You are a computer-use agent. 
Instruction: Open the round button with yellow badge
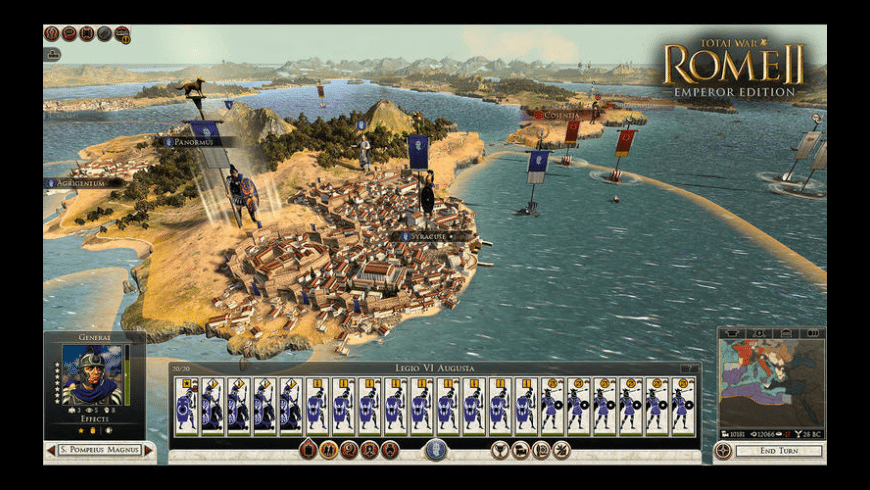[122, 34]
